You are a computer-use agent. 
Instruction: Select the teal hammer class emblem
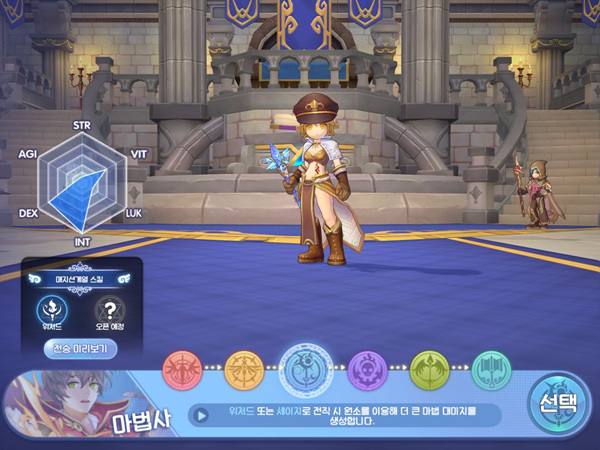(491, 370)
